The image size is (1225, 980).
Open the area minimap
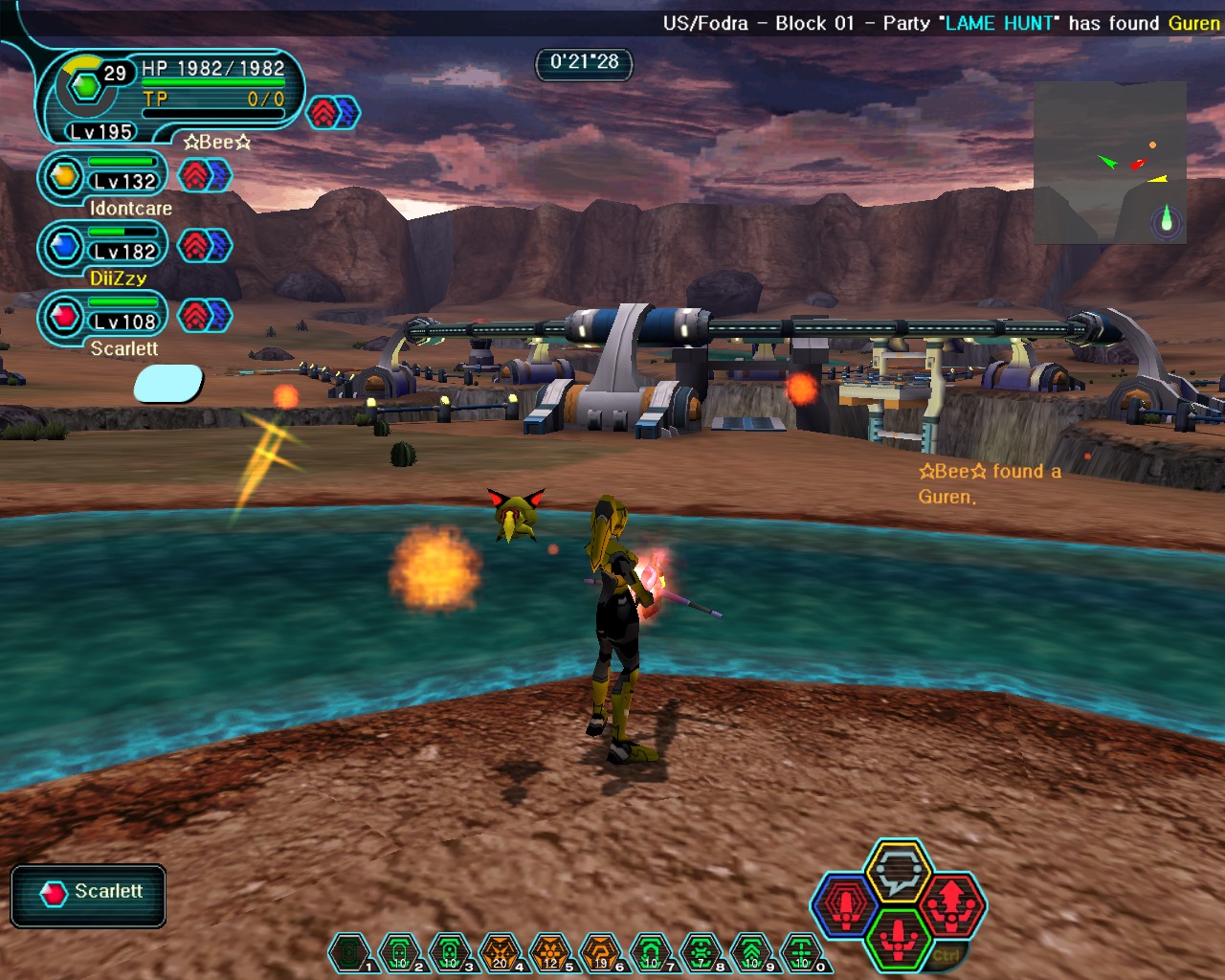1109,162
